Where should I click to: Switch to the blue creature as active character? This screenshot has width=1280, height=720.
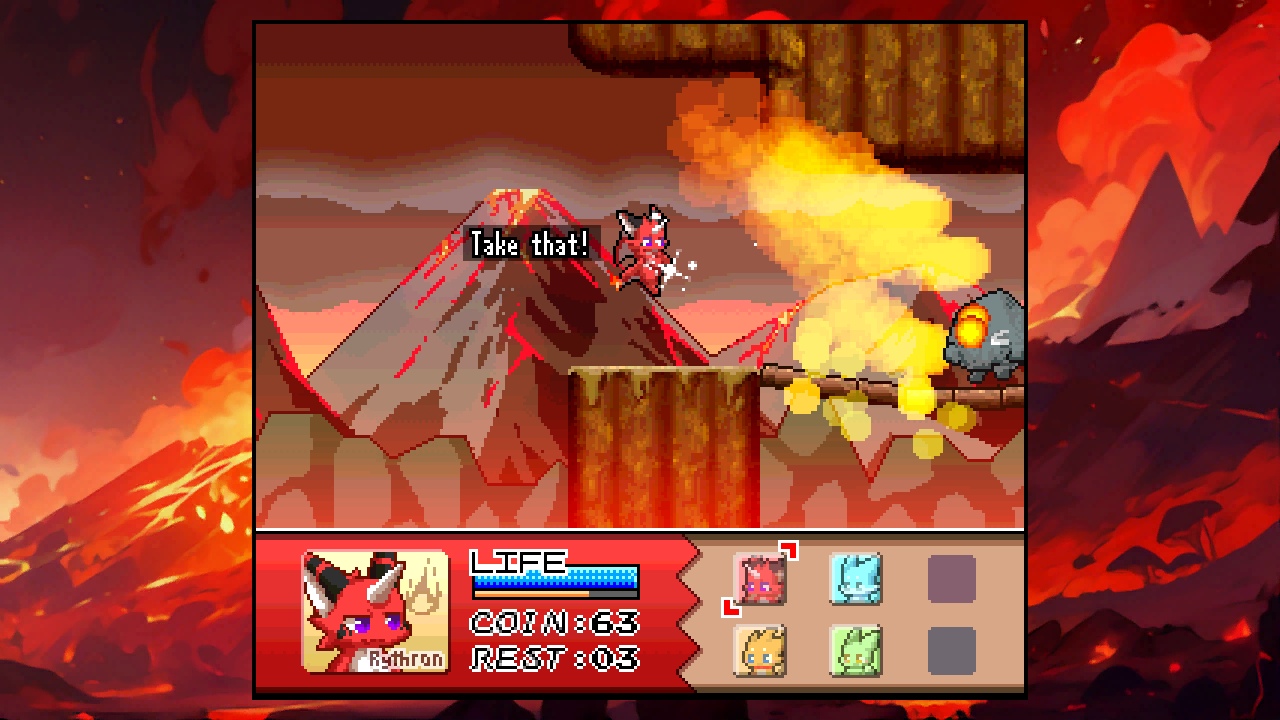pyautogui.click(x=855, y=580)
